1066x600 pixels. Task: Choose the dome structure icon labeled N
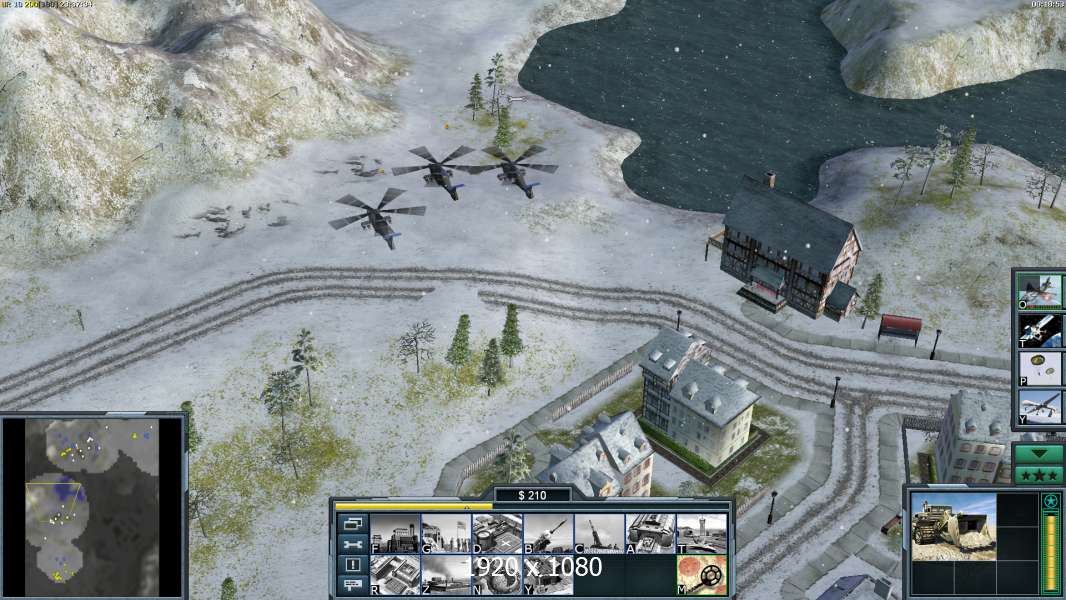point(497,575)
